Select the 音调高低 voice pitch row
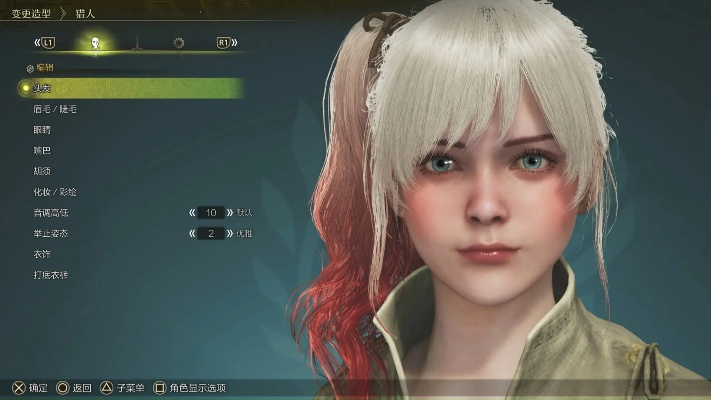 [50, 213]
